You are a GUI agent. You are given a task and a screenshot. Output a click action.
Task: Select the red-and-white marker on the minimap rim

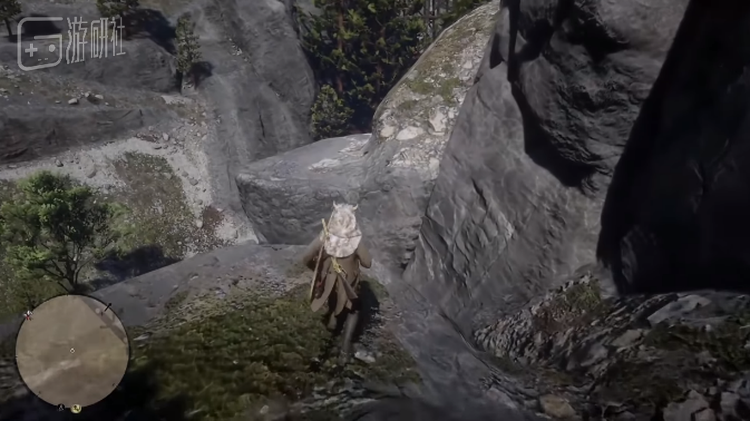[x=27, y=316]
